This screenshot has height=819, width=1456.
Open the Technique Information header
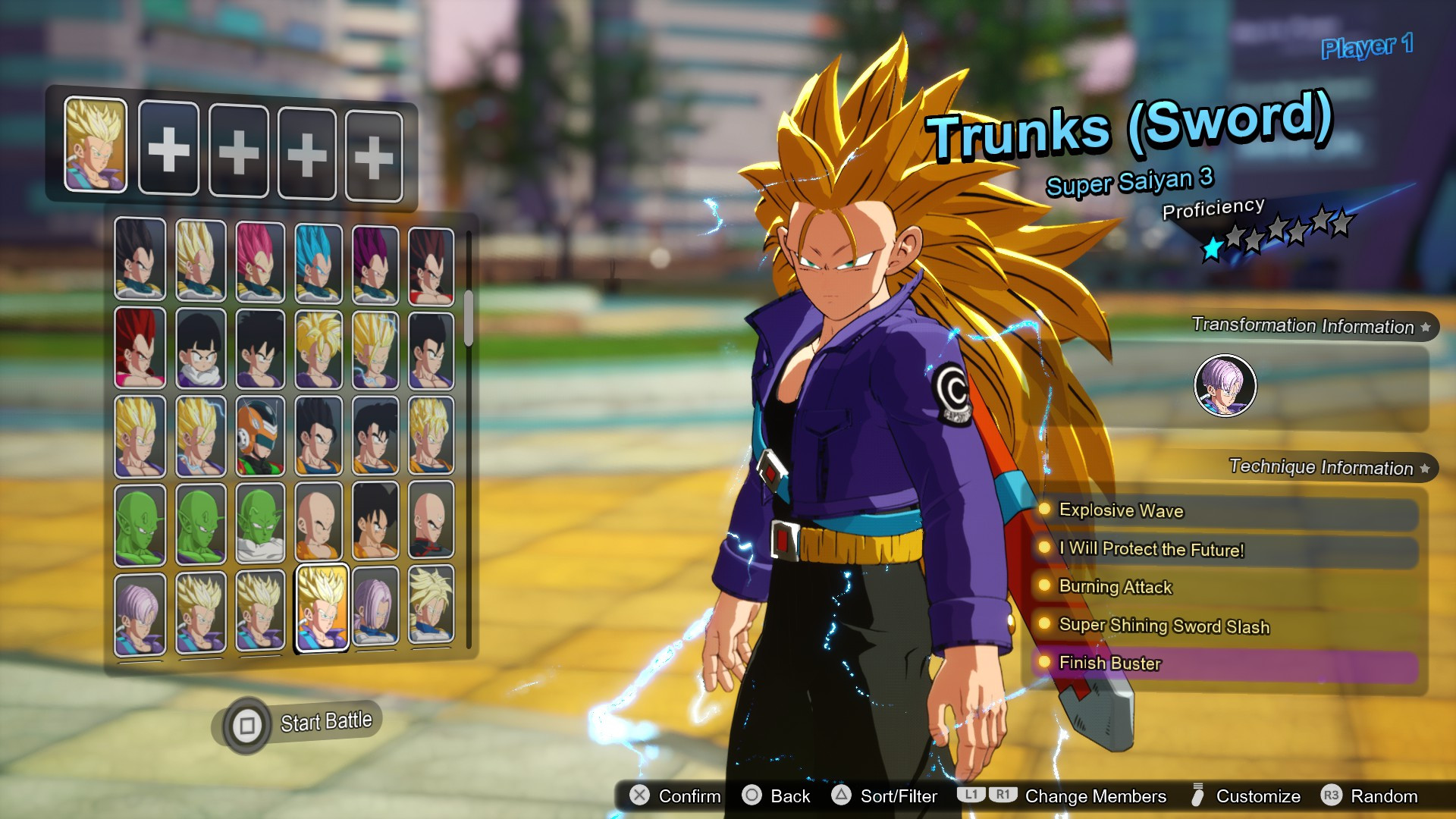point(1321,467)
